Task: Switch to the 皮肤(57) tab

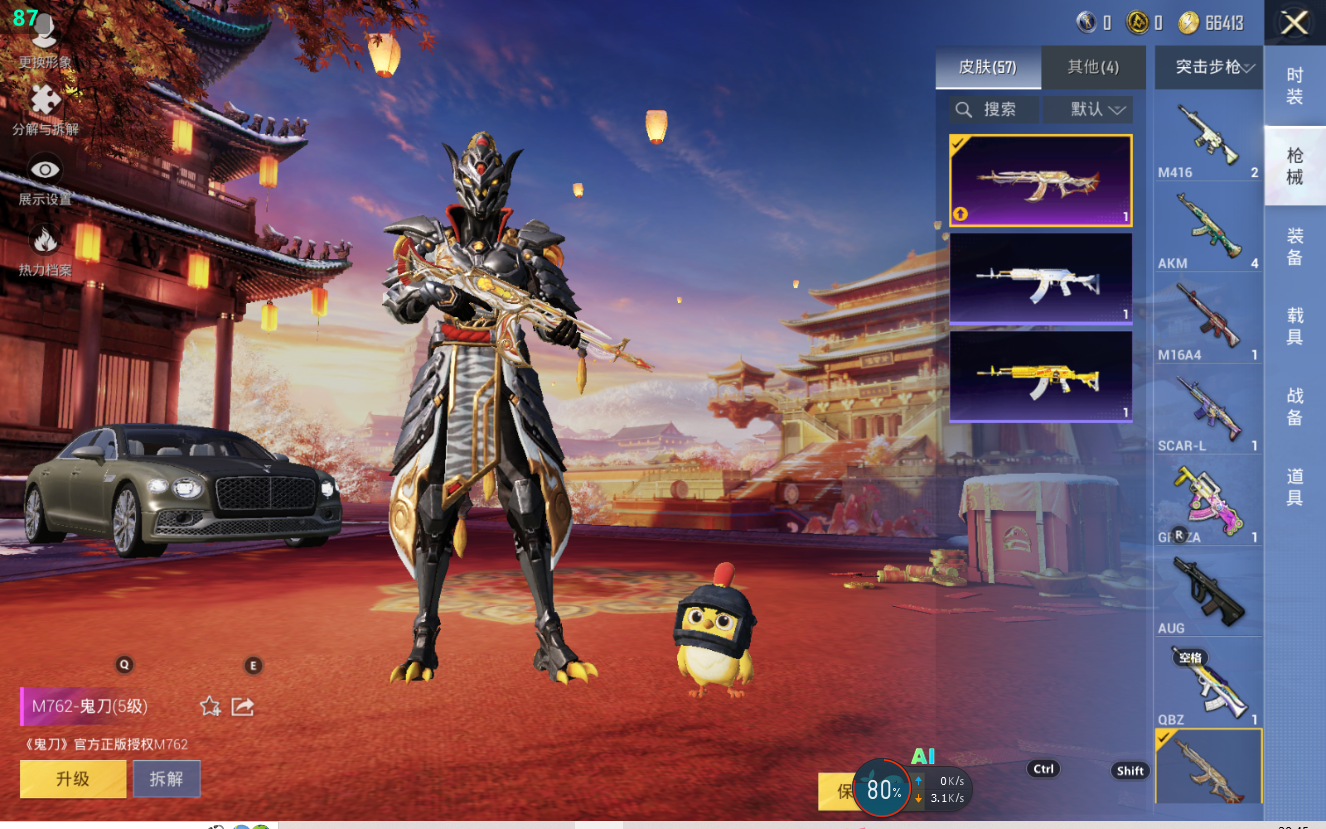Action: [x=988, y=67]
